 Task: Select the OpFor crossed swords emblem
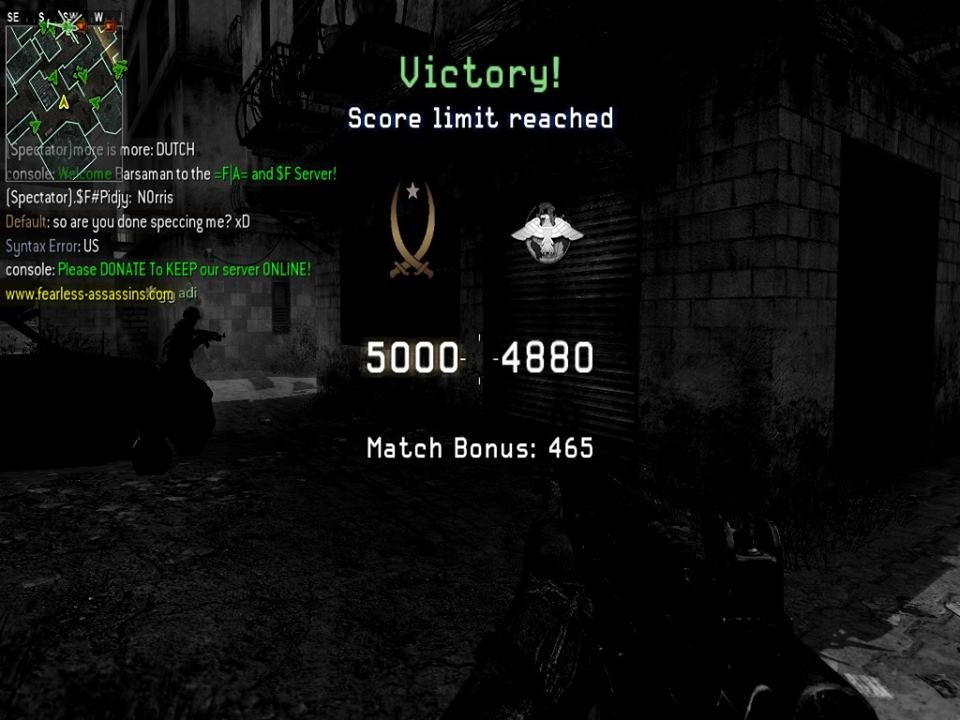pos(412,231)
